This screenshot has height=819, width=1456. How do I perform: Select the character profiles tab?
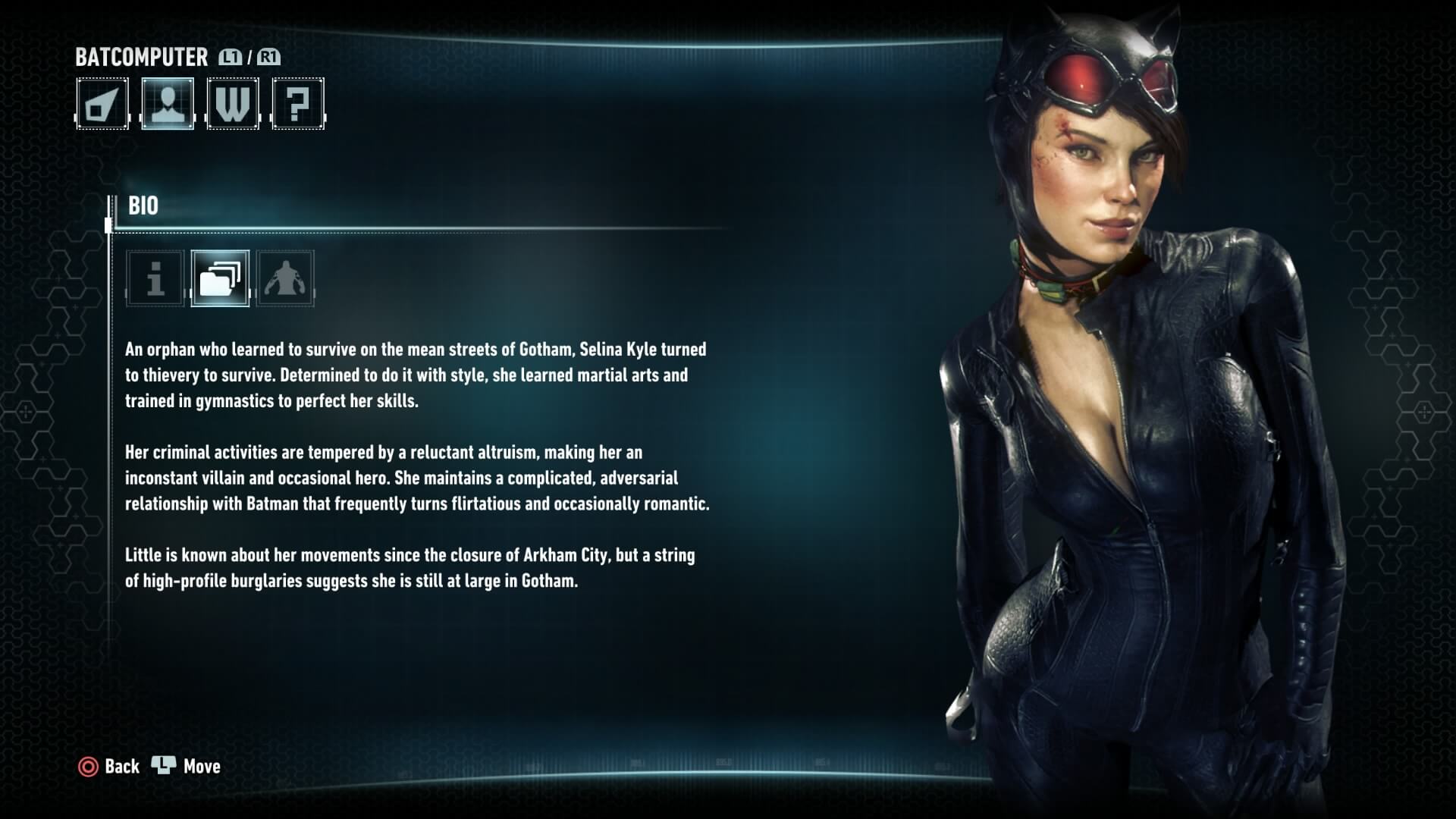[x=168, y=104]
